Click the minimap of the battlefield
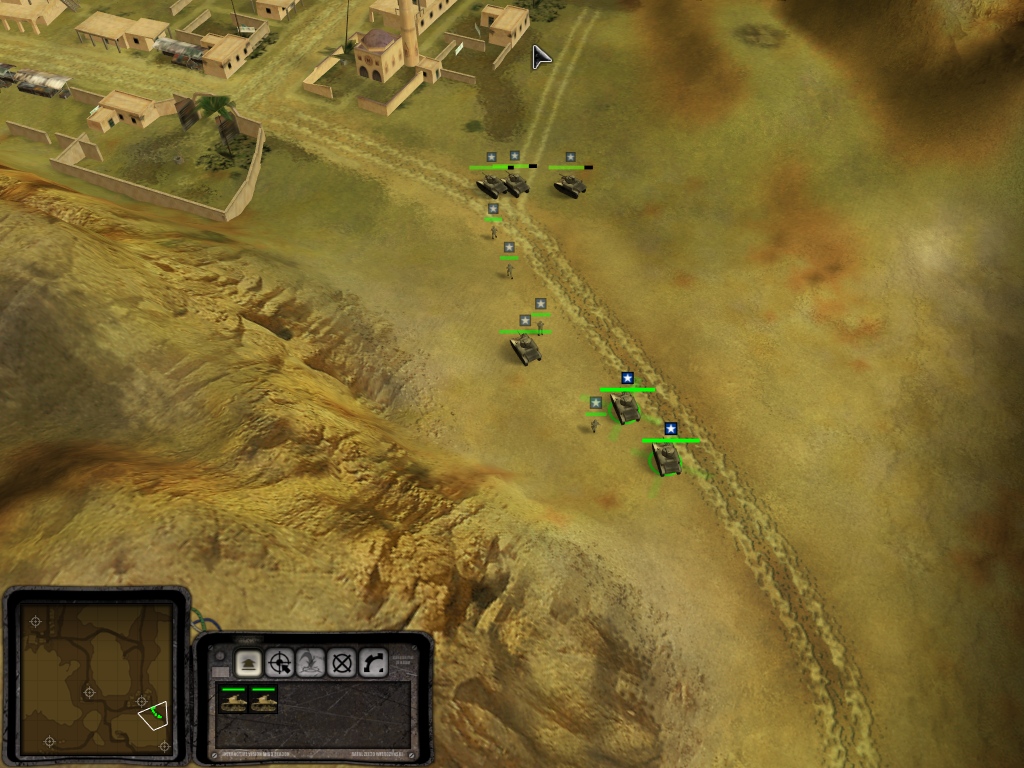This screenshot has height=768, width=1024. pyautogui.click(x=95, y=677)
